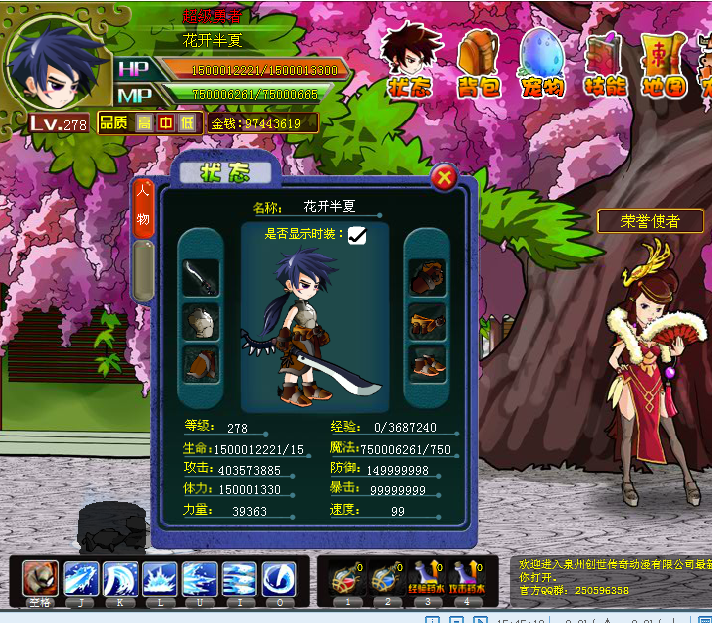Set quality to 中 (medium)

click(164, 123)
